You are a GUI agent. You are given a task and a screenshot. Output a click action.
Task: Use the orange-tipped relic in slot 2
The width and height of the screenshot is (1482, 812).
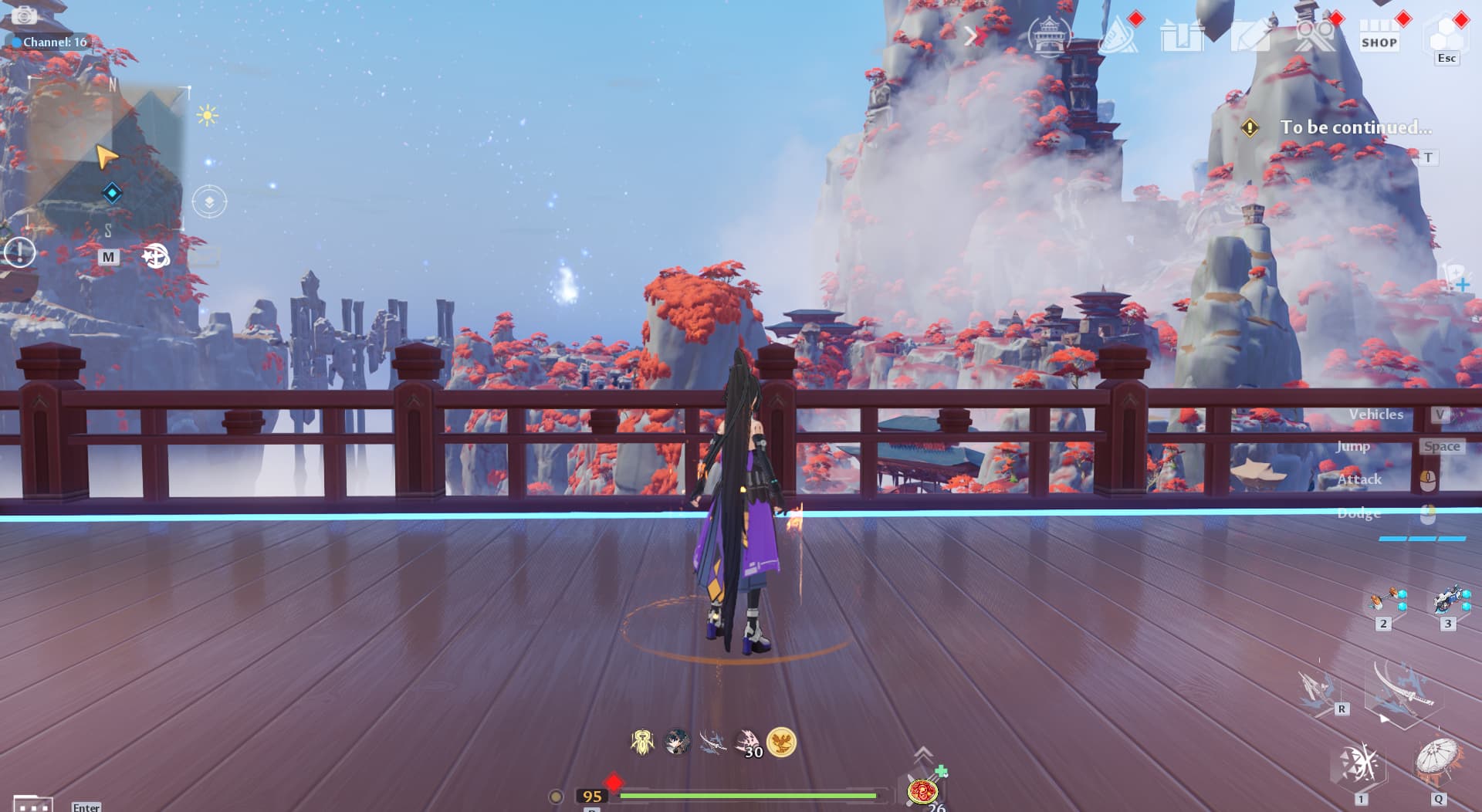pyautogui.click(x=1385, y=602)
